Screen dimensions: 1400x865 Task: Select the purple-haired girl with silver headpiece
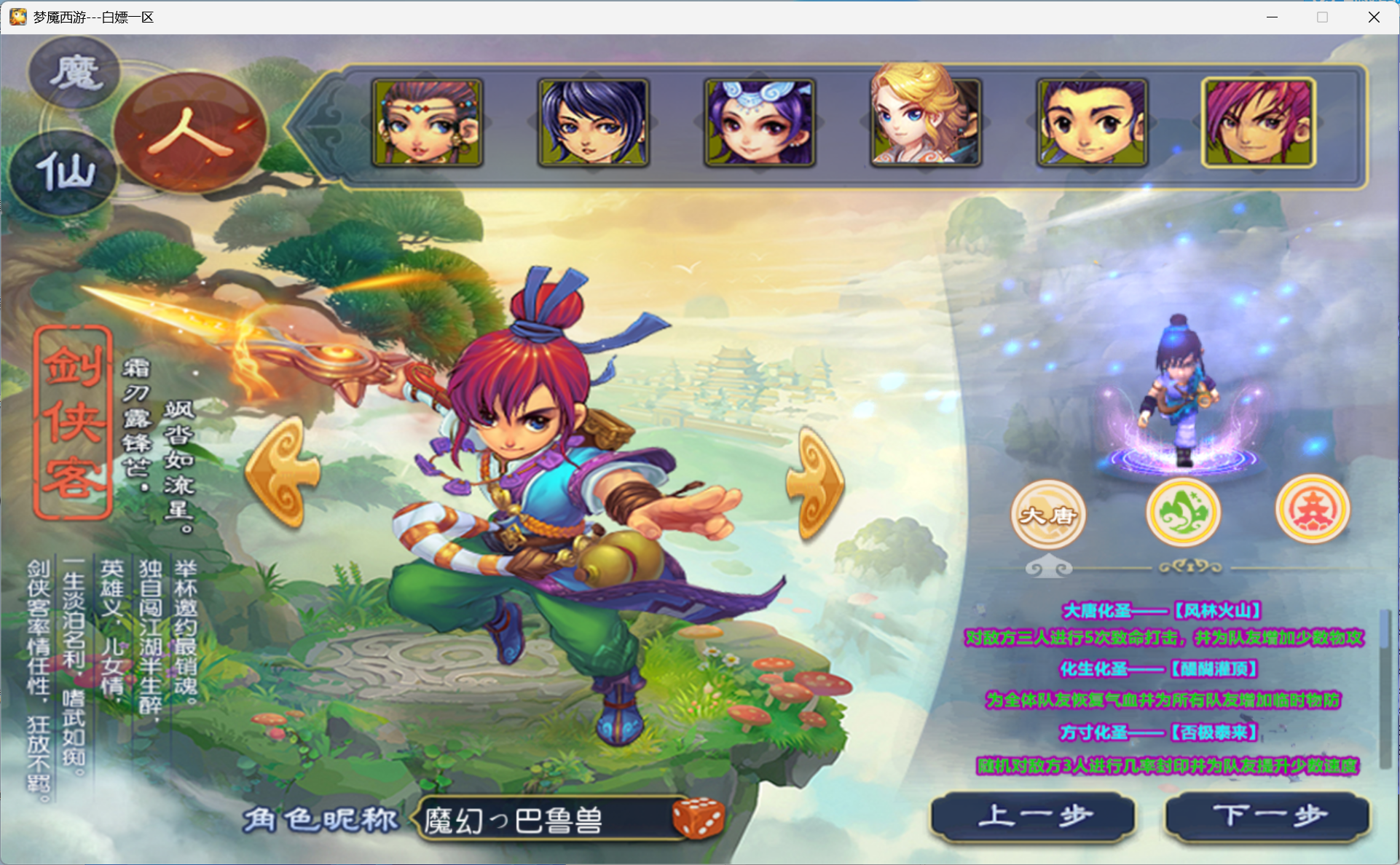point(759,122)
